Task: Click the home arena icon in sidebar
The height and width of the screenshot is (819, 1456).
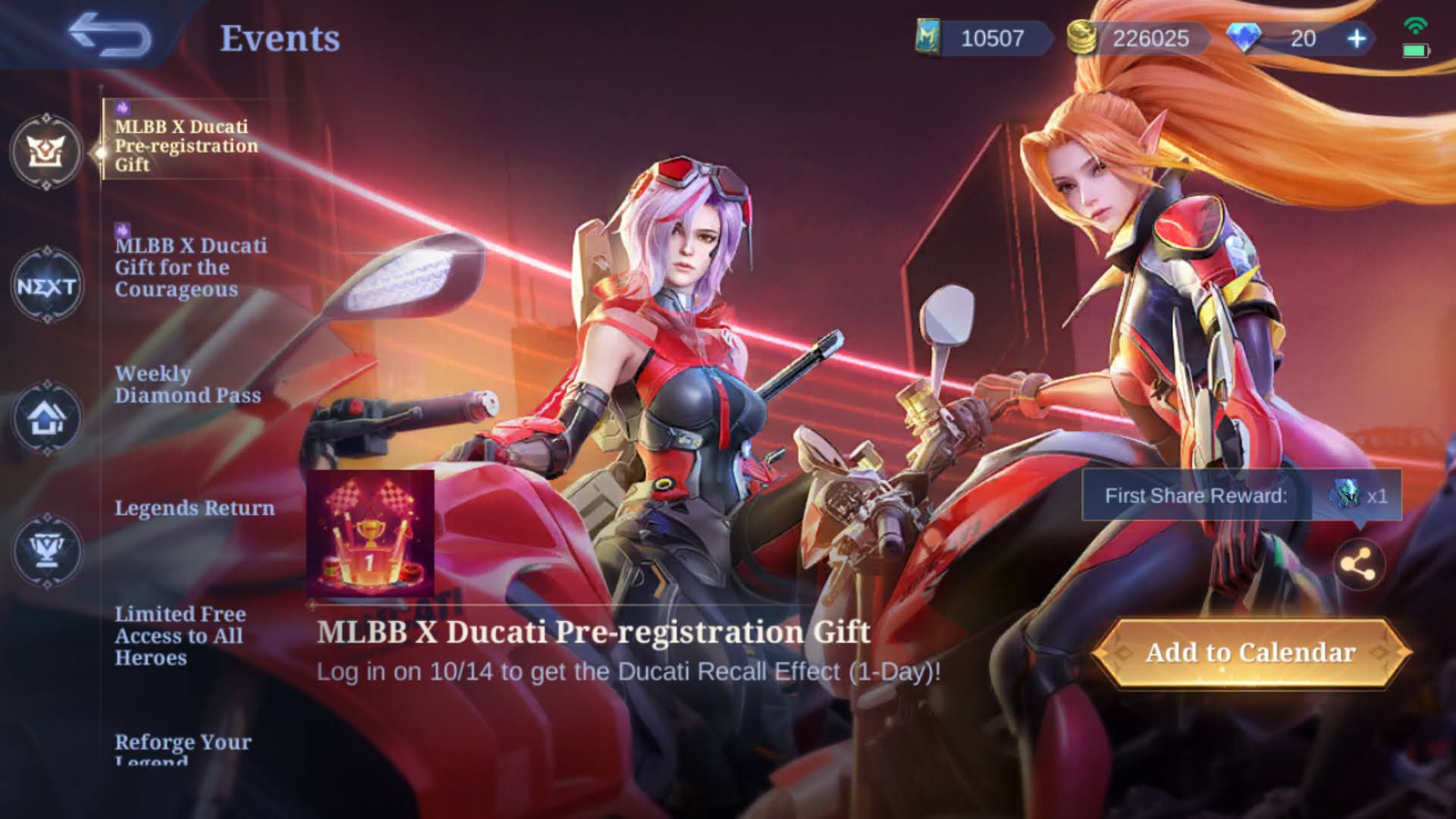Action: click(x=45, y=416)
